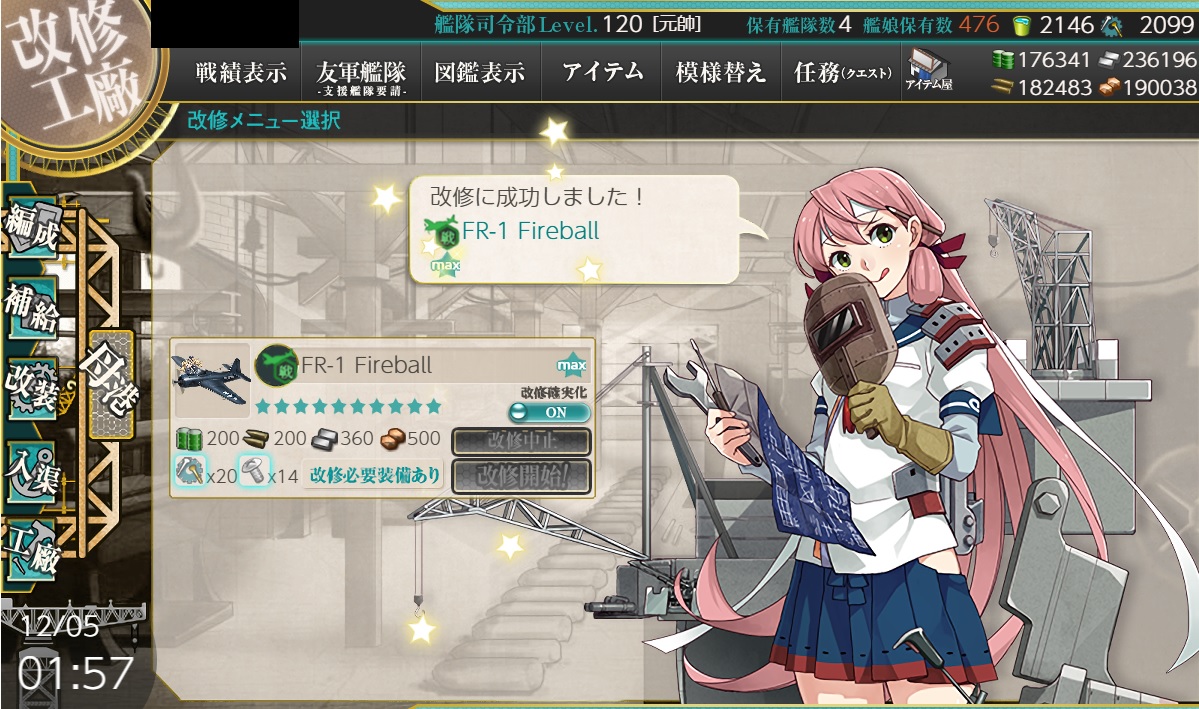This screenshot has width=1199, height=709.
Task: Return to 母港 home port
Action: pyautogui.click(x=110, y=385)
